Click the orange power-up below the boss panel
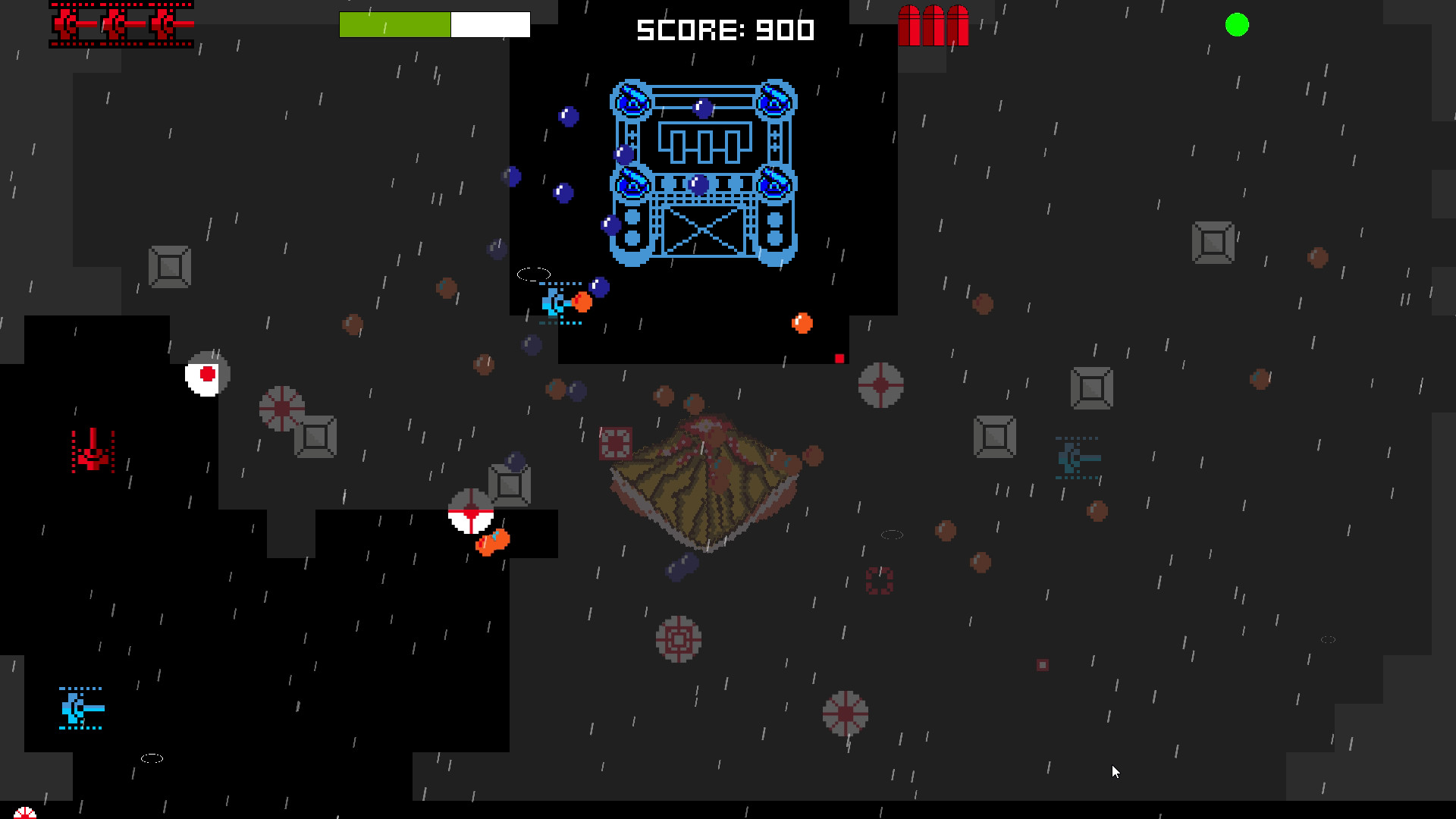Image resolution: width=1456 pixels, height=819 pixels. (x=802, y=323)
